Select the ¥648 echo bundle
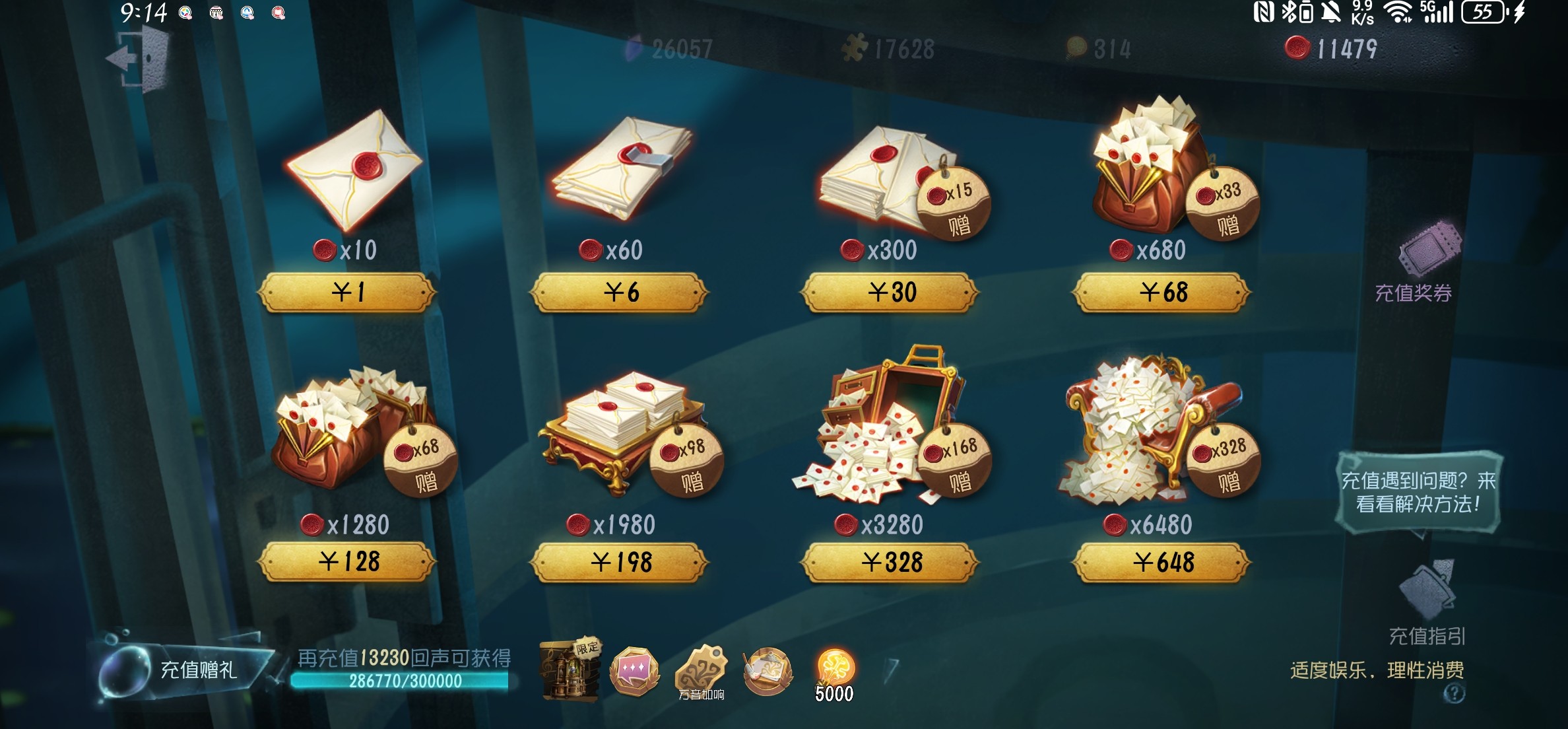This screenshot has height=729, width=1568. click(x=1162, y=562)
